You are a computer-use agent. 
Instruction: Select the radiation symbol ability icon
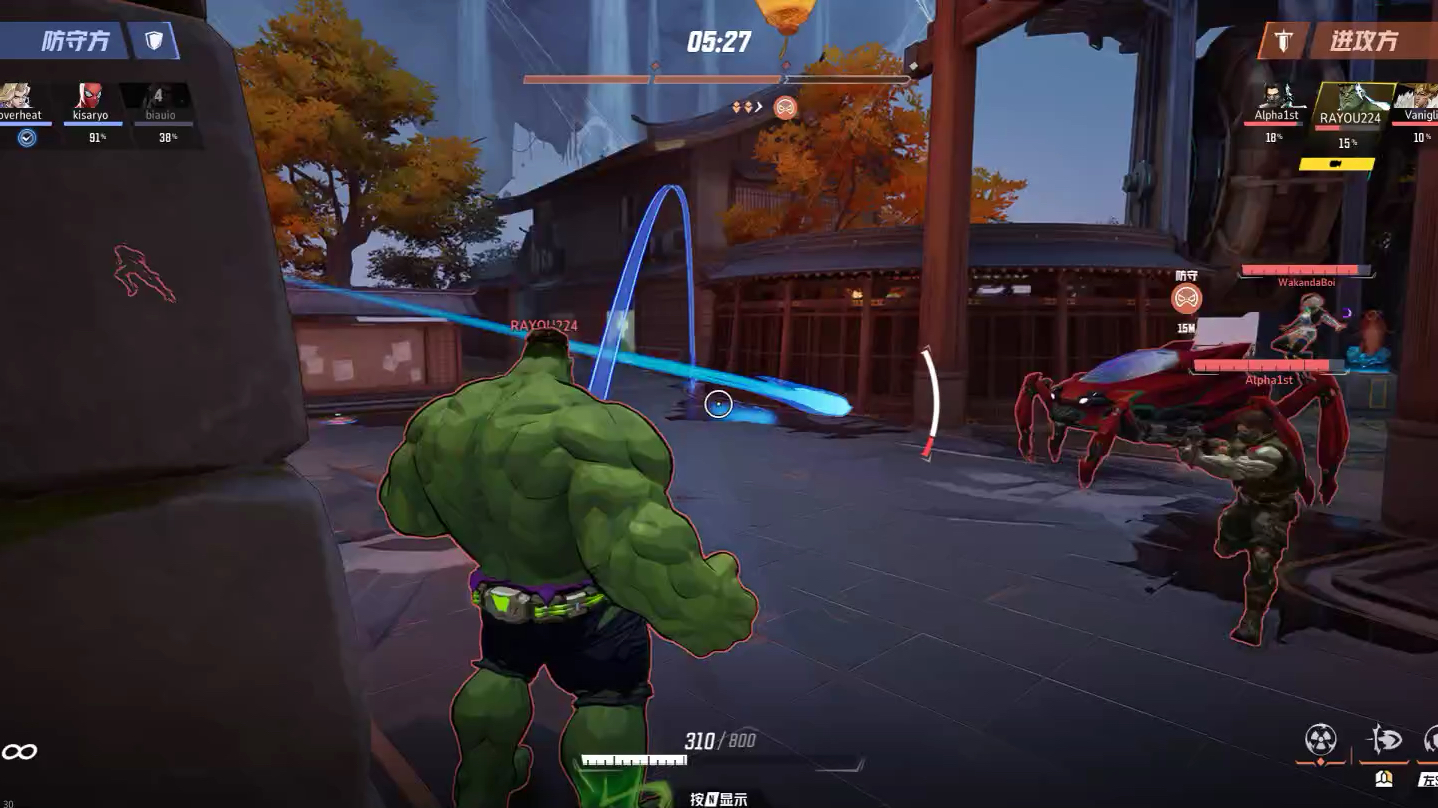1321,740
